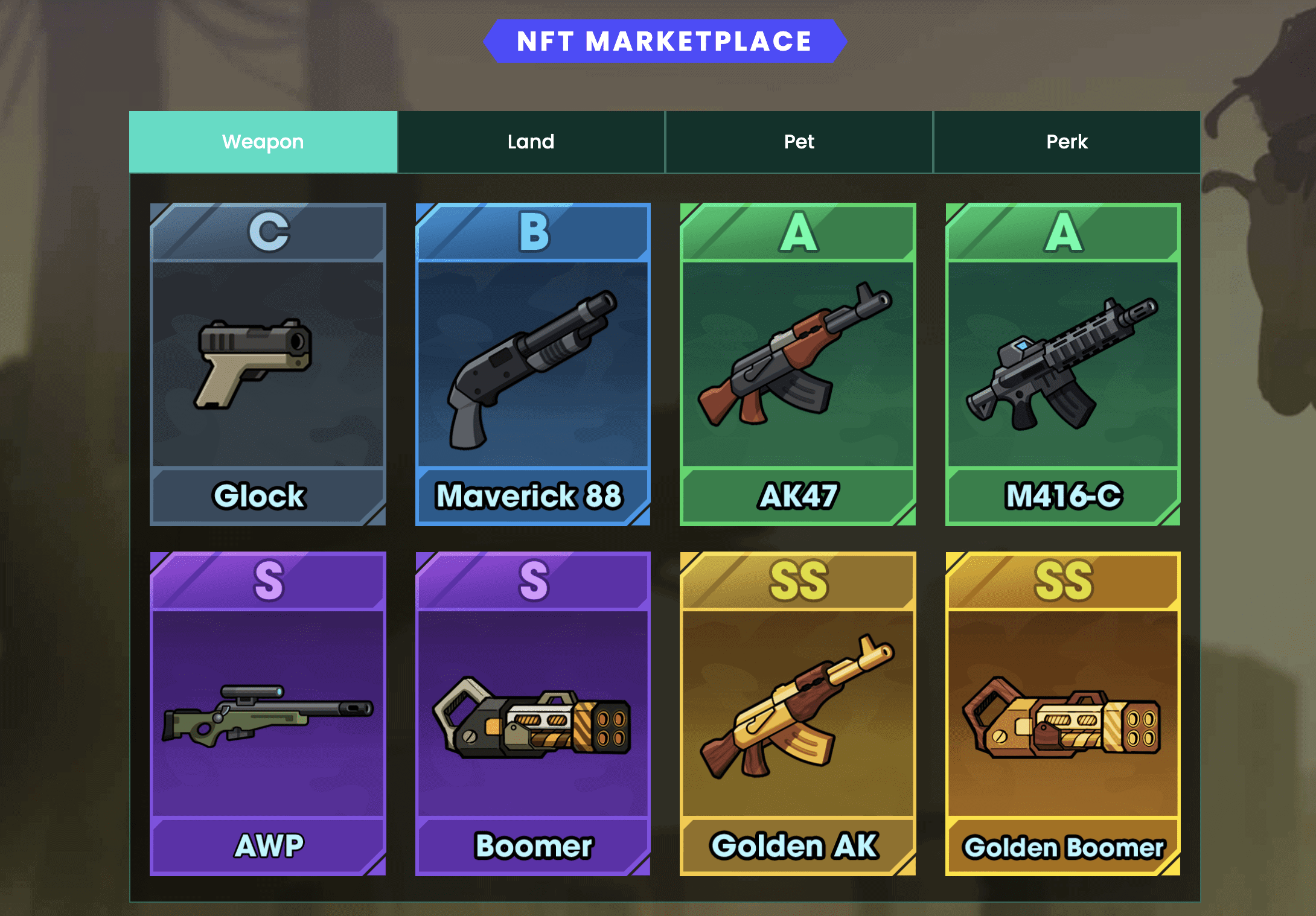Select the Perk tab

pos(1067,142)
